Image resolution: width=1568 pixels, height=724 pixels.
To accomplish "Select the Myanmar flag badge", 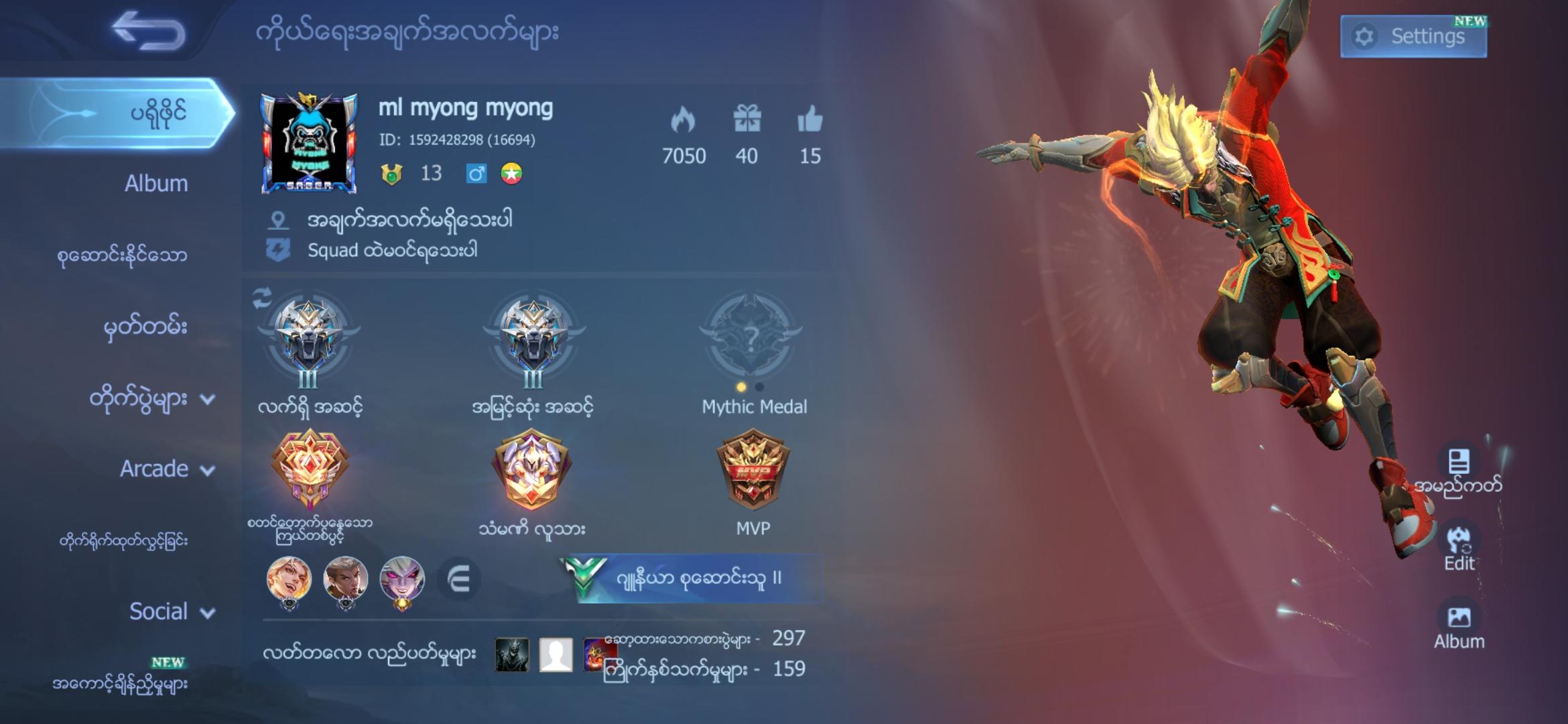I will point(511,174).
